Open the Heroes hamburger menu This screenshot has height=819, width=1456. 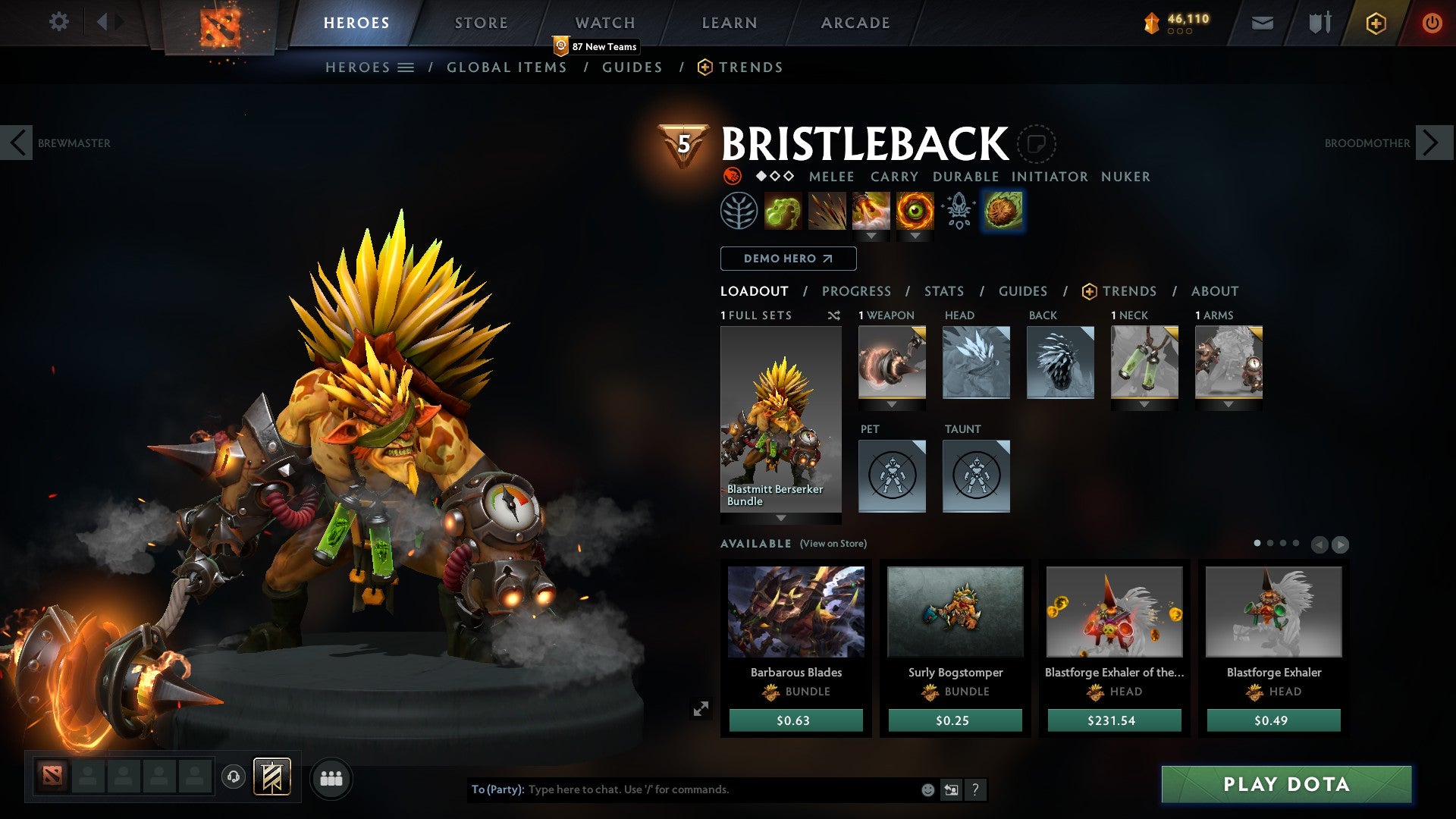pos(407,67)
